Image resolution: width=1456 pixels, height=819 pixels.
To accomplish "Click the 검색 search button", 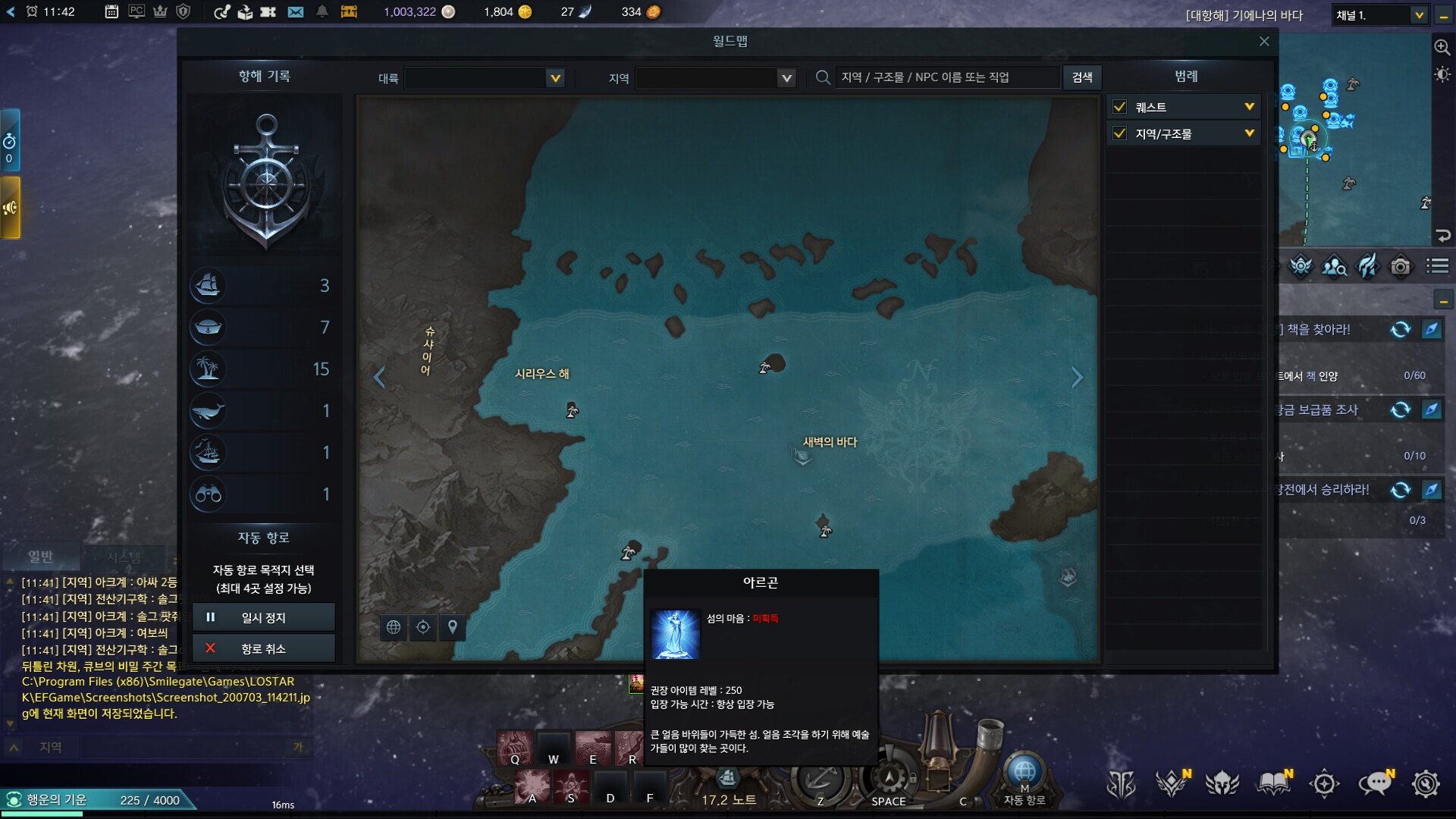I will tap(1082, 77).
